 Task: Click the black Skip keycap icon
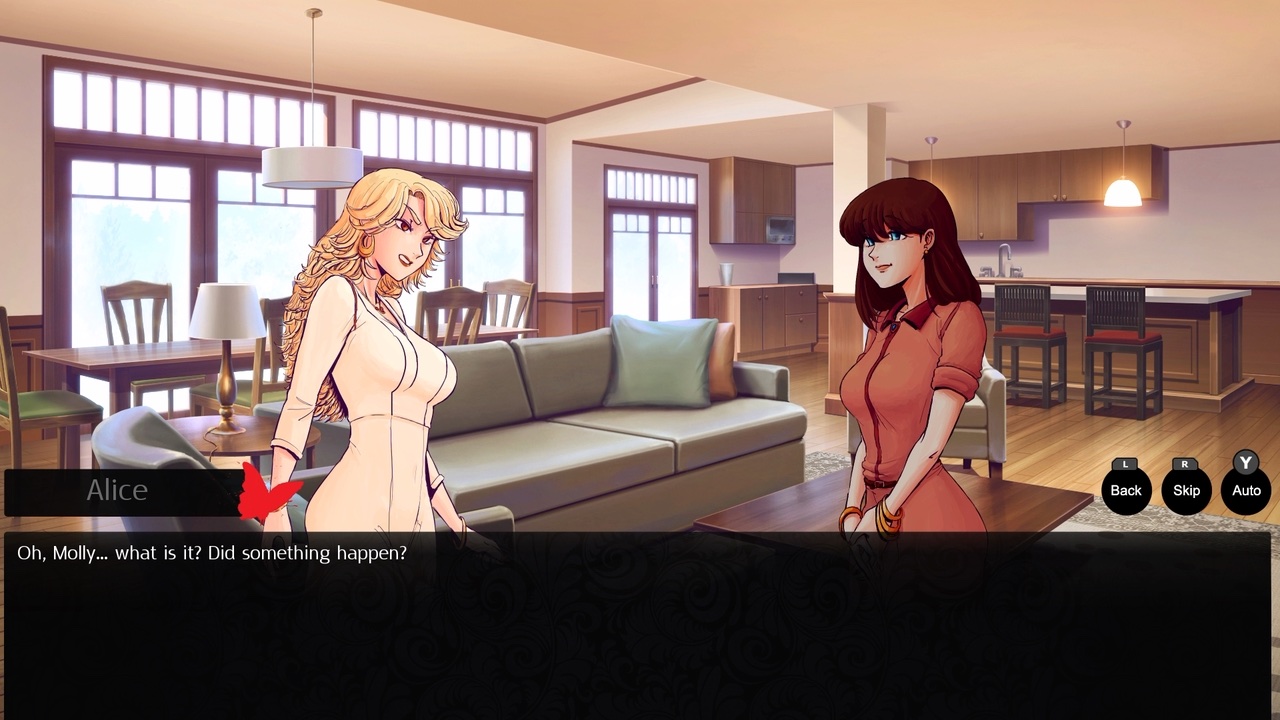coord(1186,464)
